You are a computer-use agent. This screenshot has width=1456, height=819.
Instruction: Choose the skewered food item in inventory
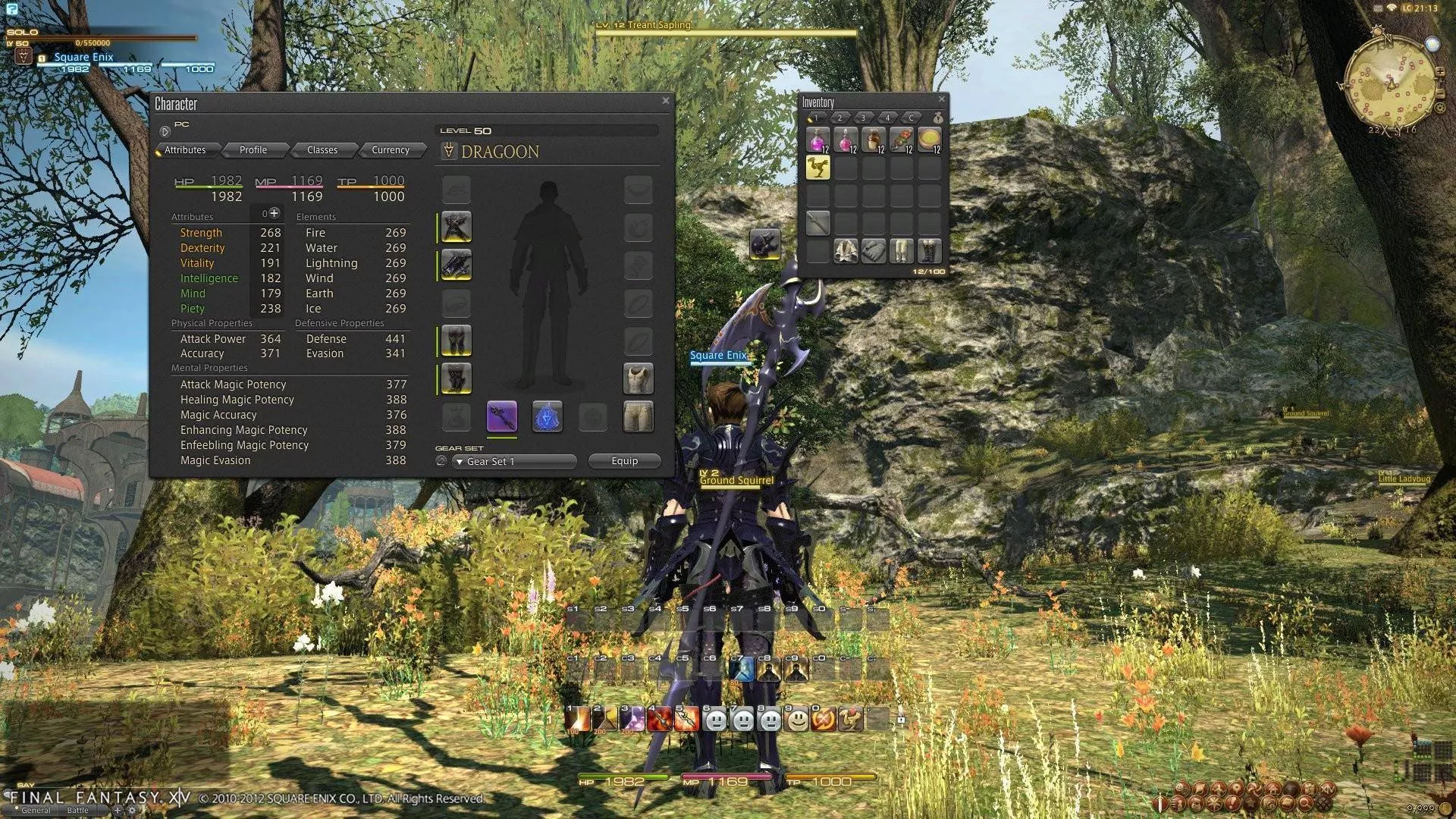pos(901,140)
